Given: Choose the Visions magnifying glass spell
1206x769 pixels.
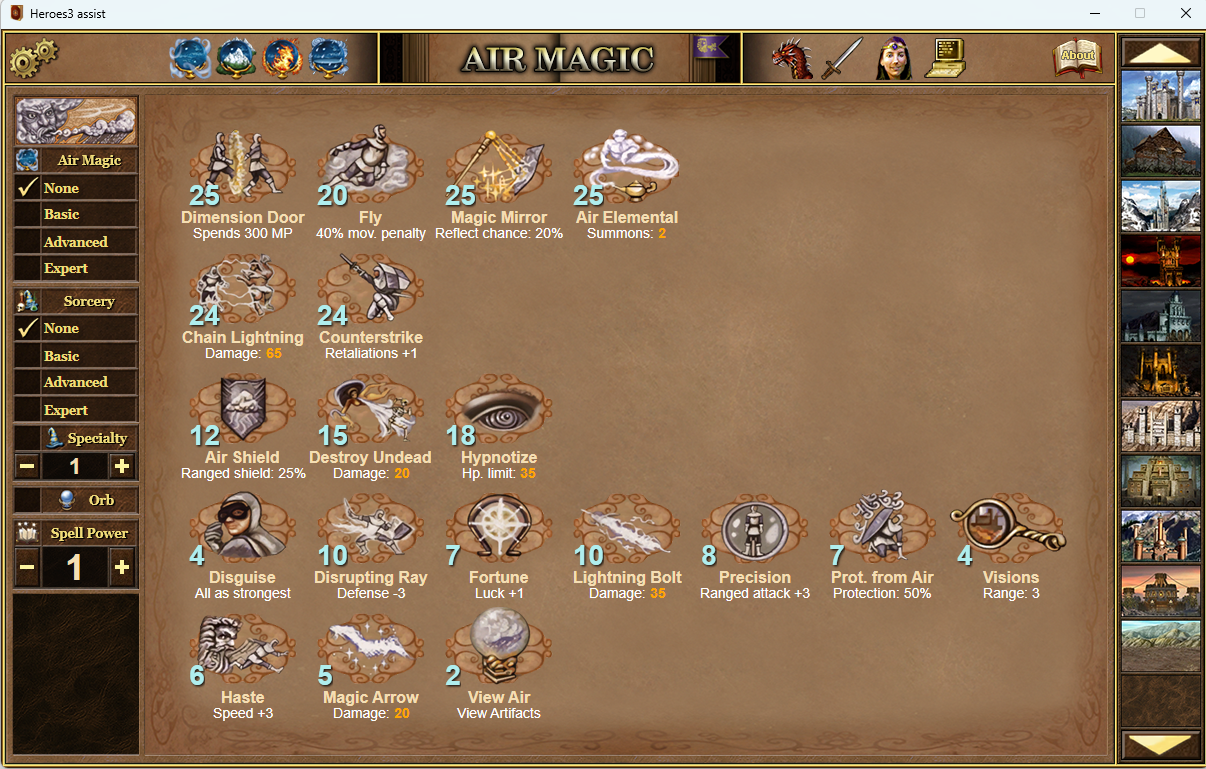Looking at the screenshot, I should point(1009,528).
